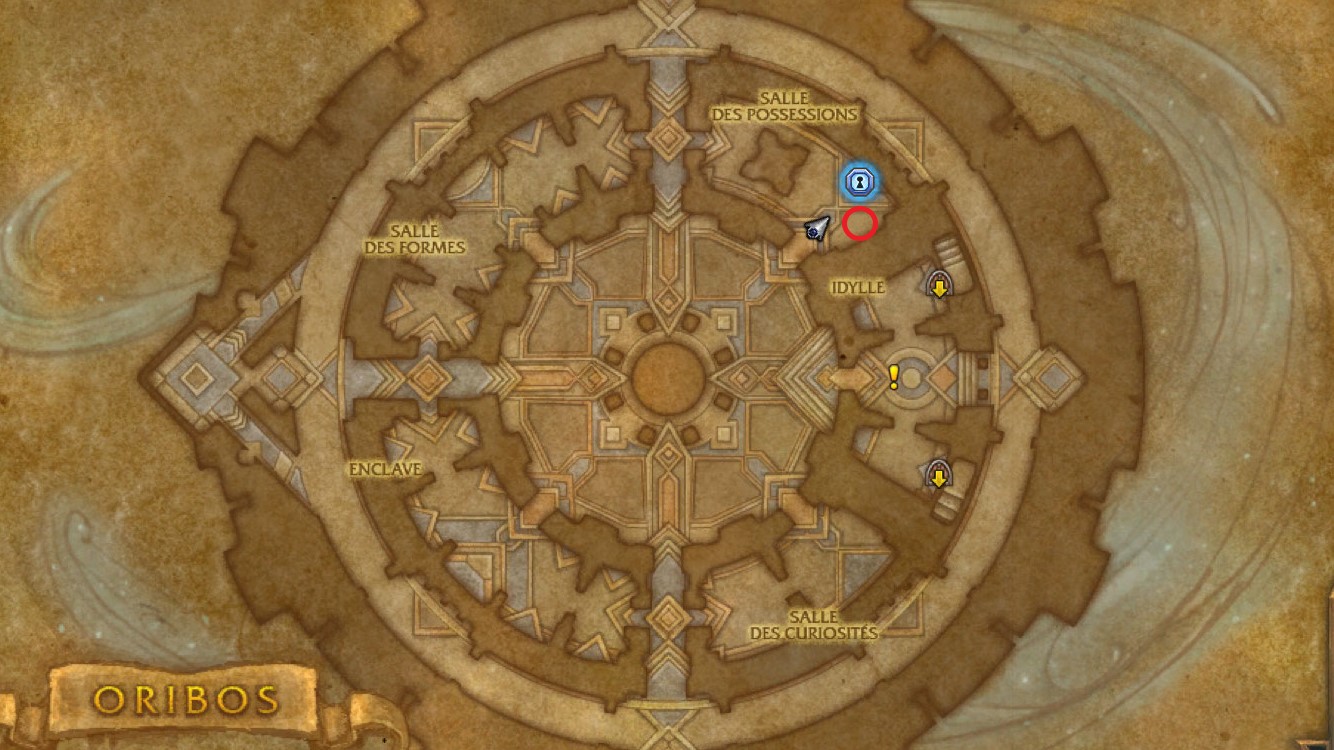Select the blue keyhole lockpick map pin
Image resolution: width=1334 pixels, height=750 pixels.
point(861,181)
